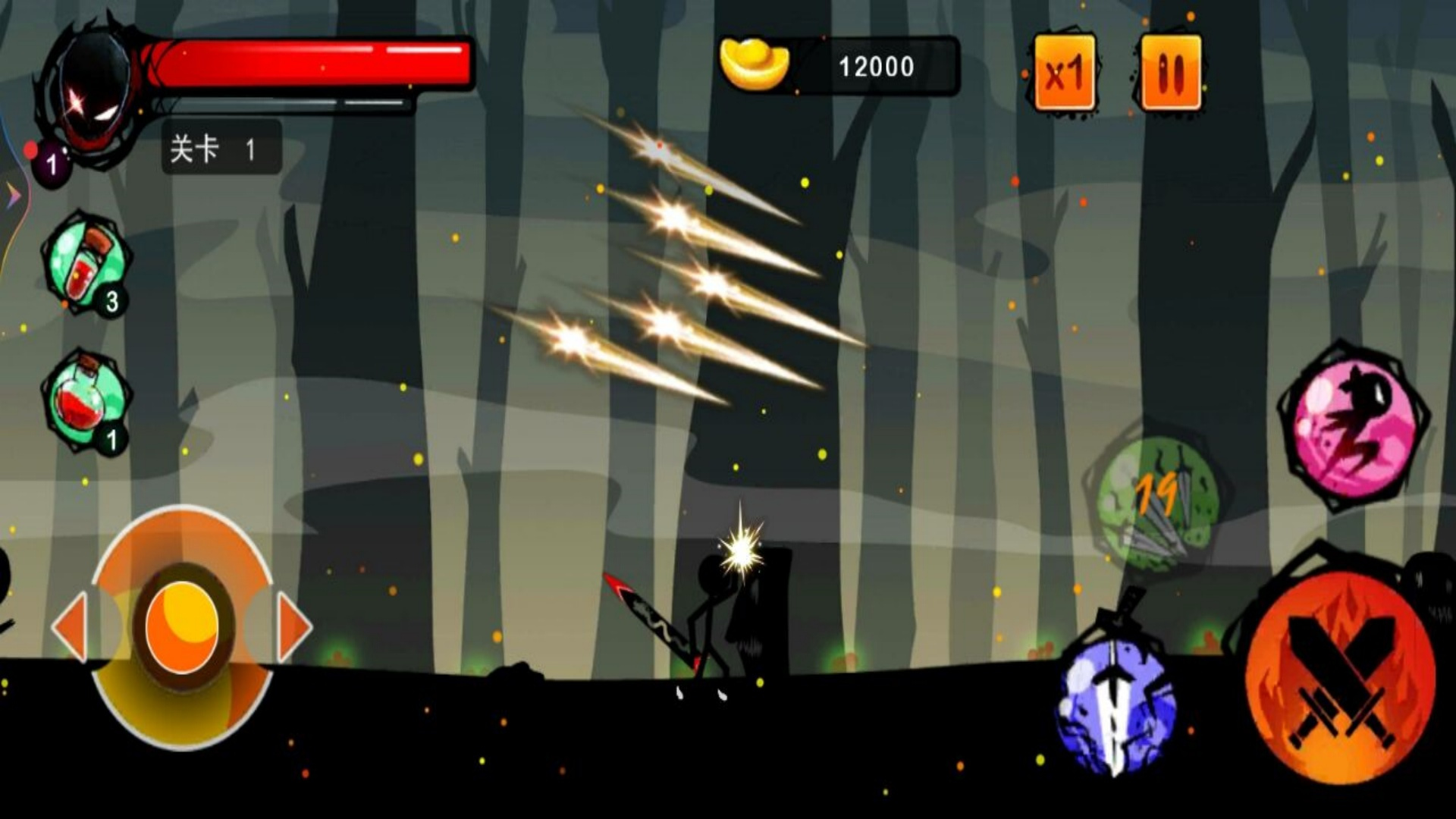Click the yellow joystick center knob
The image size is (1456, 819).
(182, 627)
